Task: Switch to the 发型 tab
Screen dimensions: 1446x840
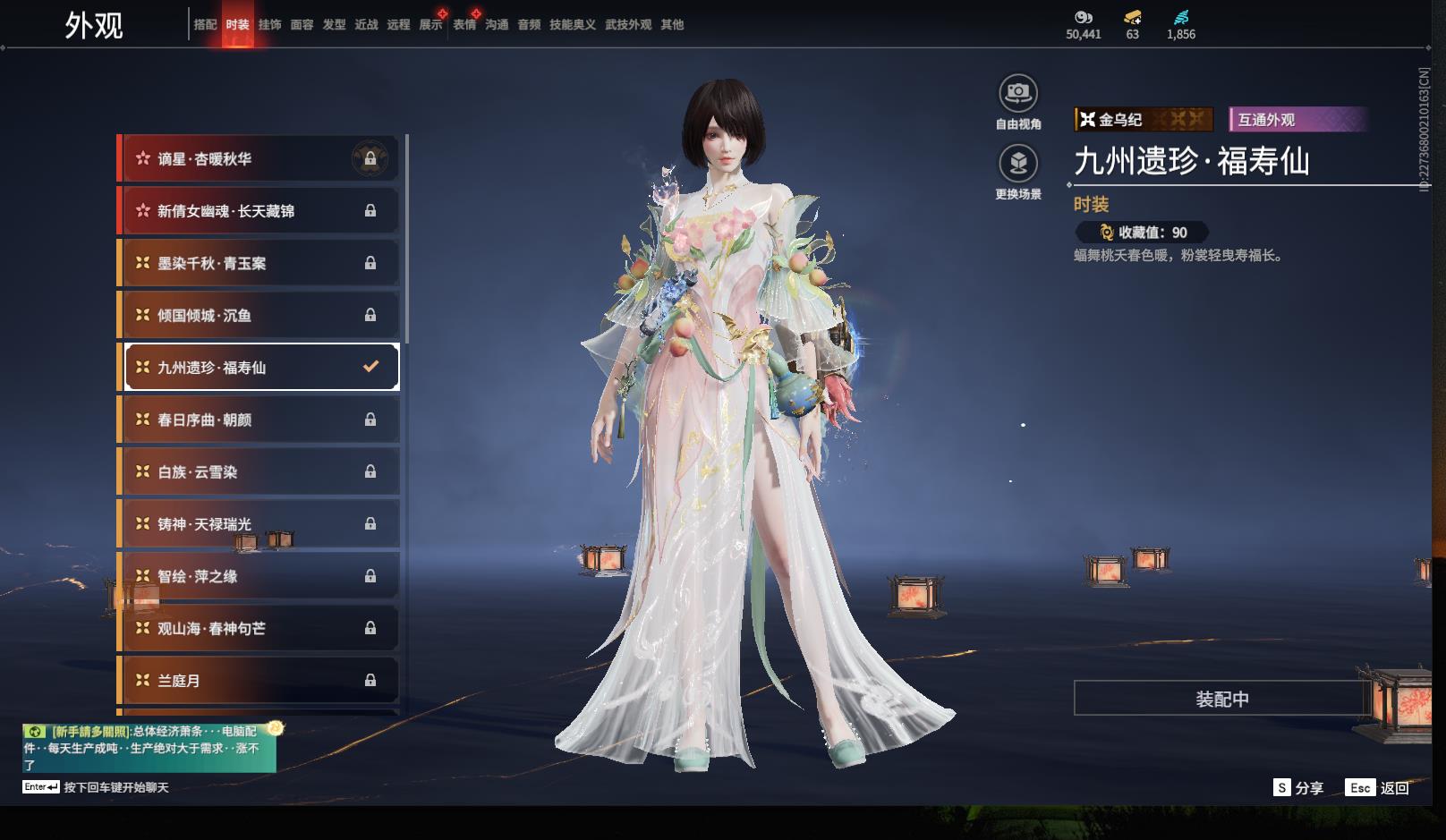Action: (334, 25)
